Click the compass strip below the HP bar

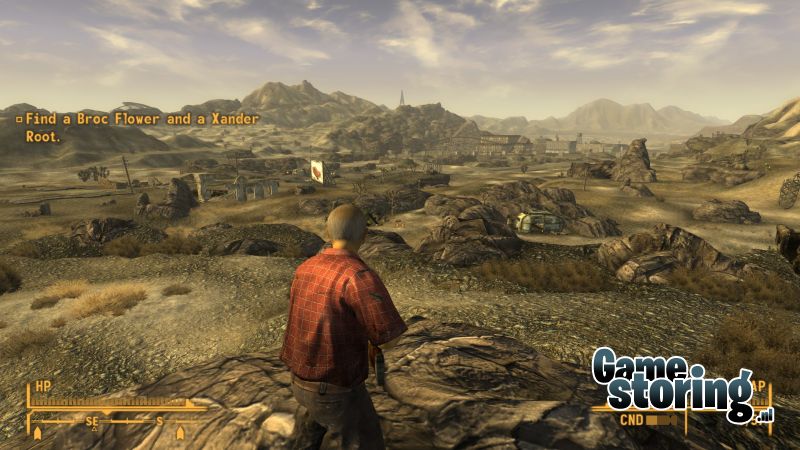click(110, 422)
